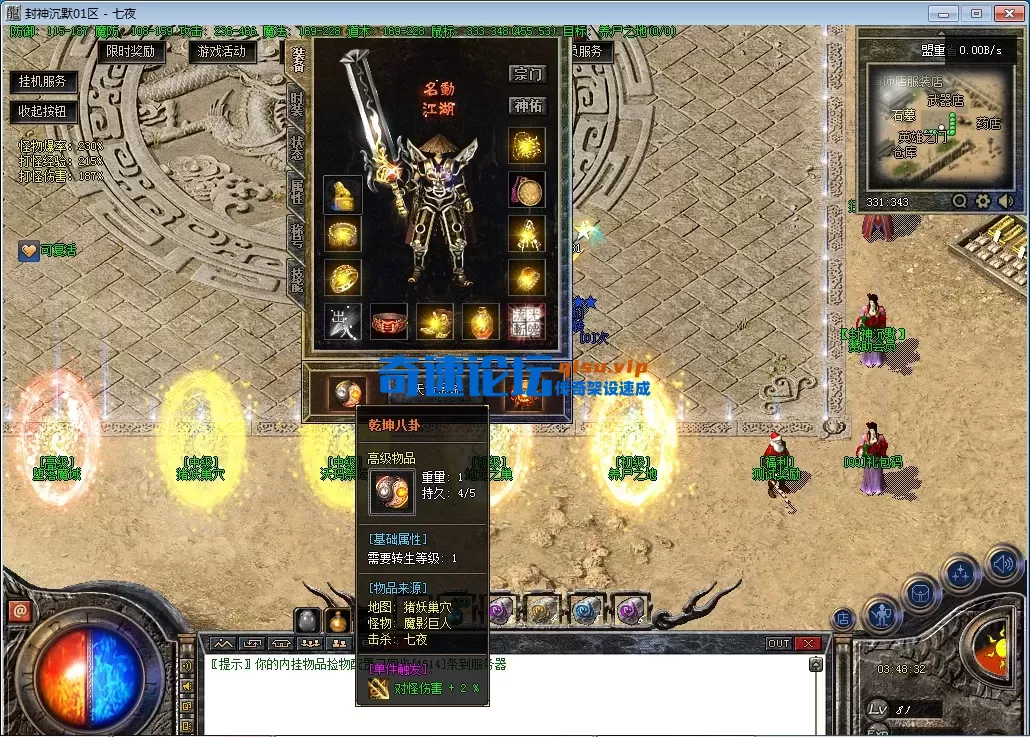Select the red belt equipment slot
Image resolution: width=1030 pixels, height=737 pixels.
(x=389, y=321)
